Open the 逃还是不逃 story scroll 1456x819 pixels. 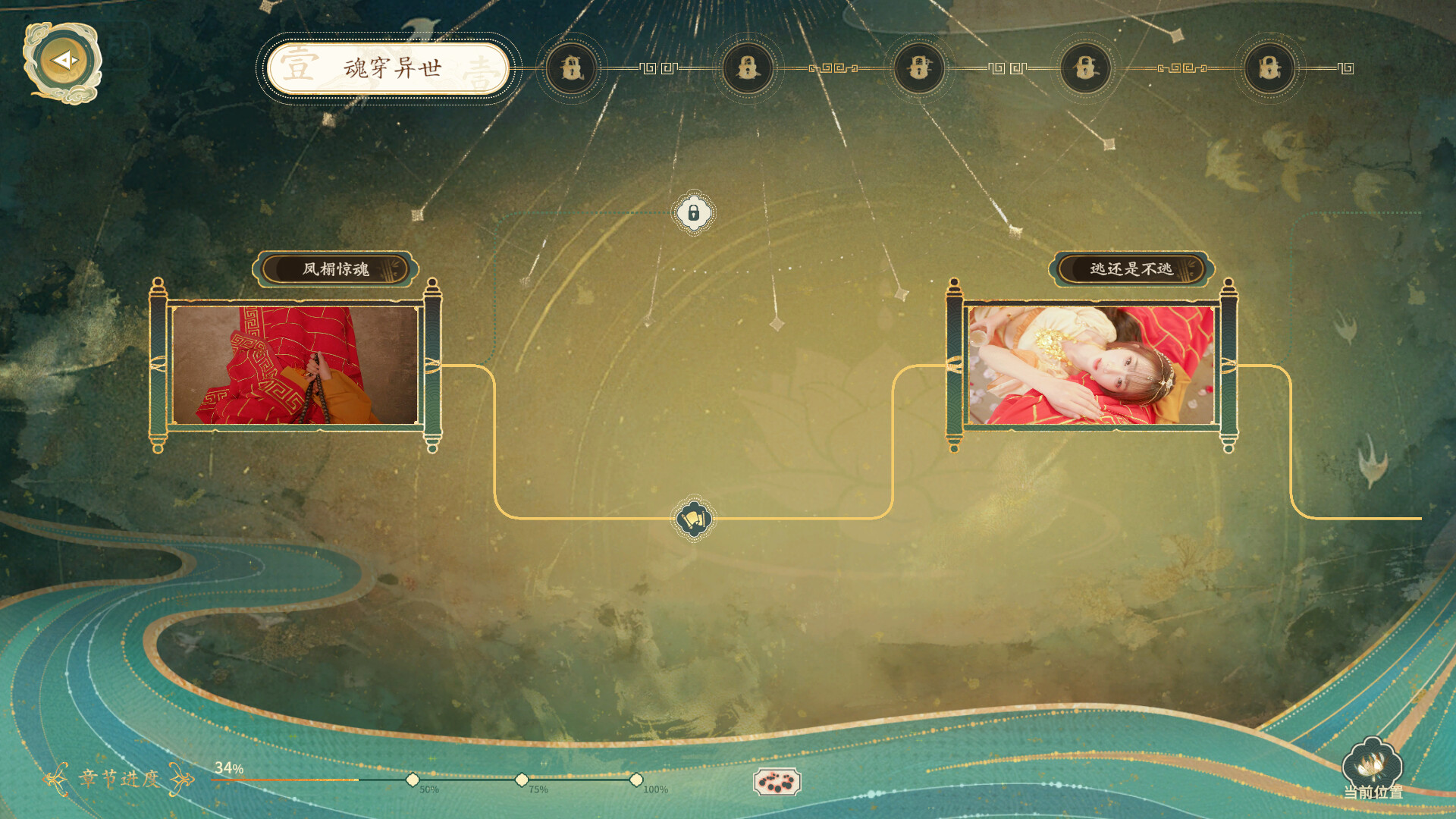click(1091, 365)
